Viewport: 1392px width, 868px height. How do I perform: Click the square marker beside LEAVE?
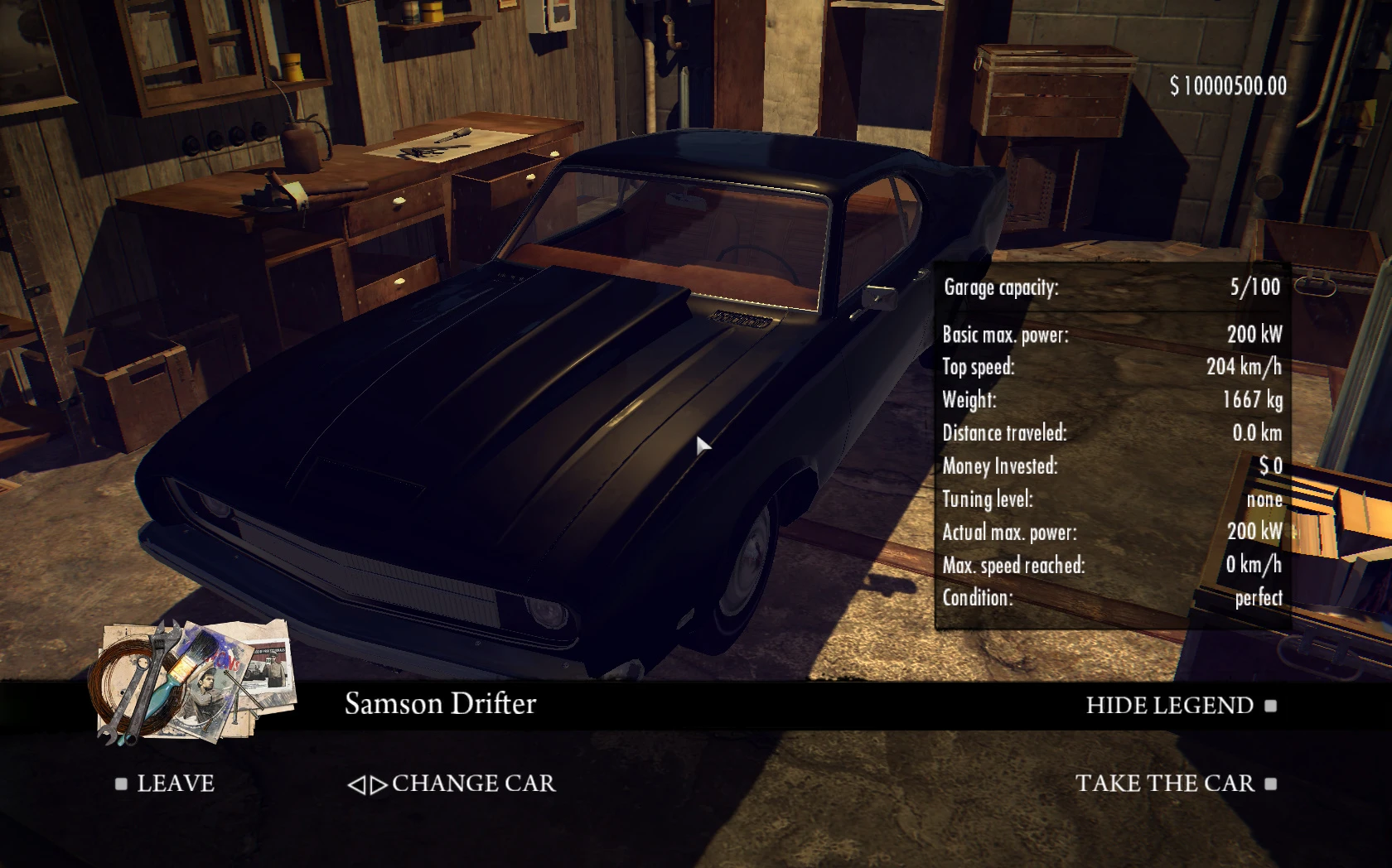[x=121, y=782]
